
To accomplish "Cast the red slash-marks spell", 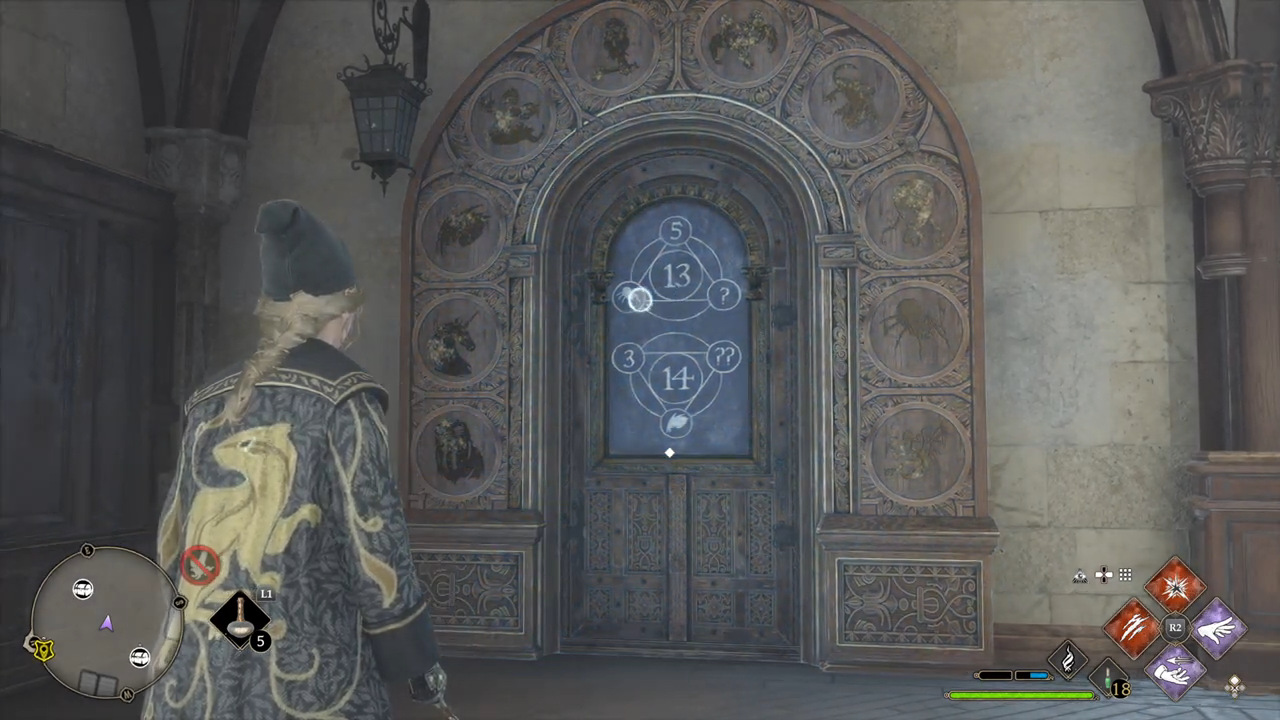I will [x=1133, y=628].
